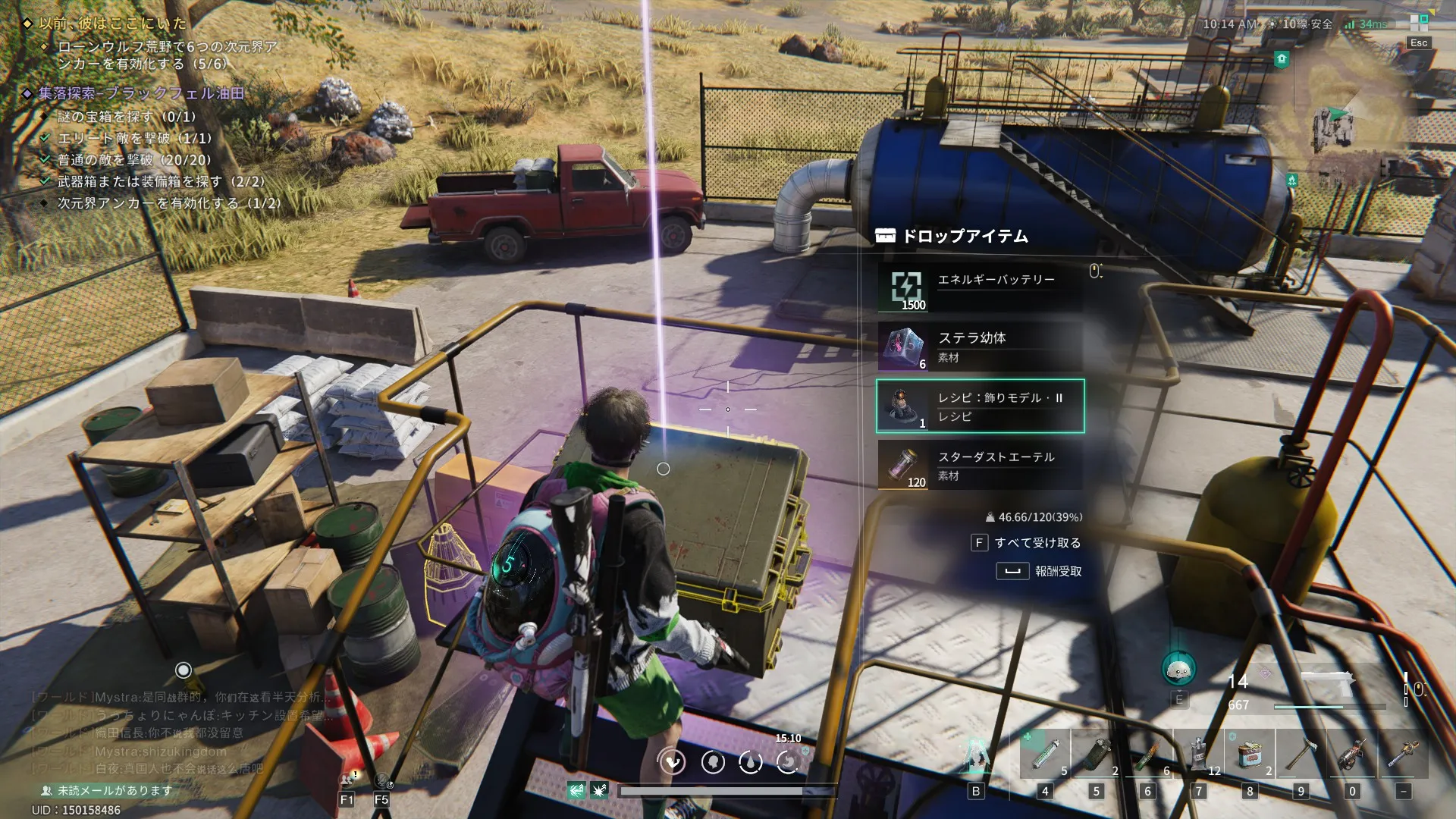
Task: Activate the white blob deviant icon
Action: point(1178,670)
